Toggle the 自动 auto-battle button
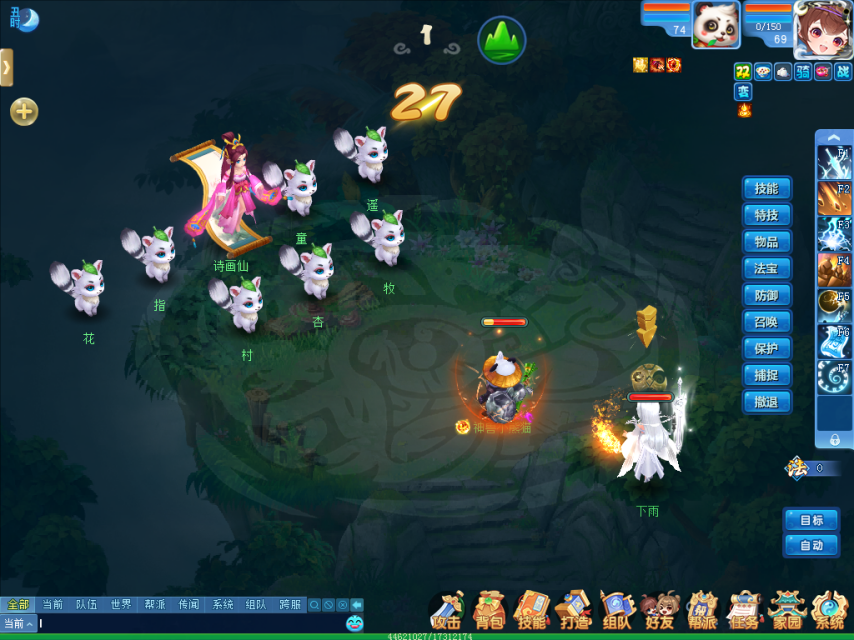This screenshot has width=854, height=640. coord(811,545)
